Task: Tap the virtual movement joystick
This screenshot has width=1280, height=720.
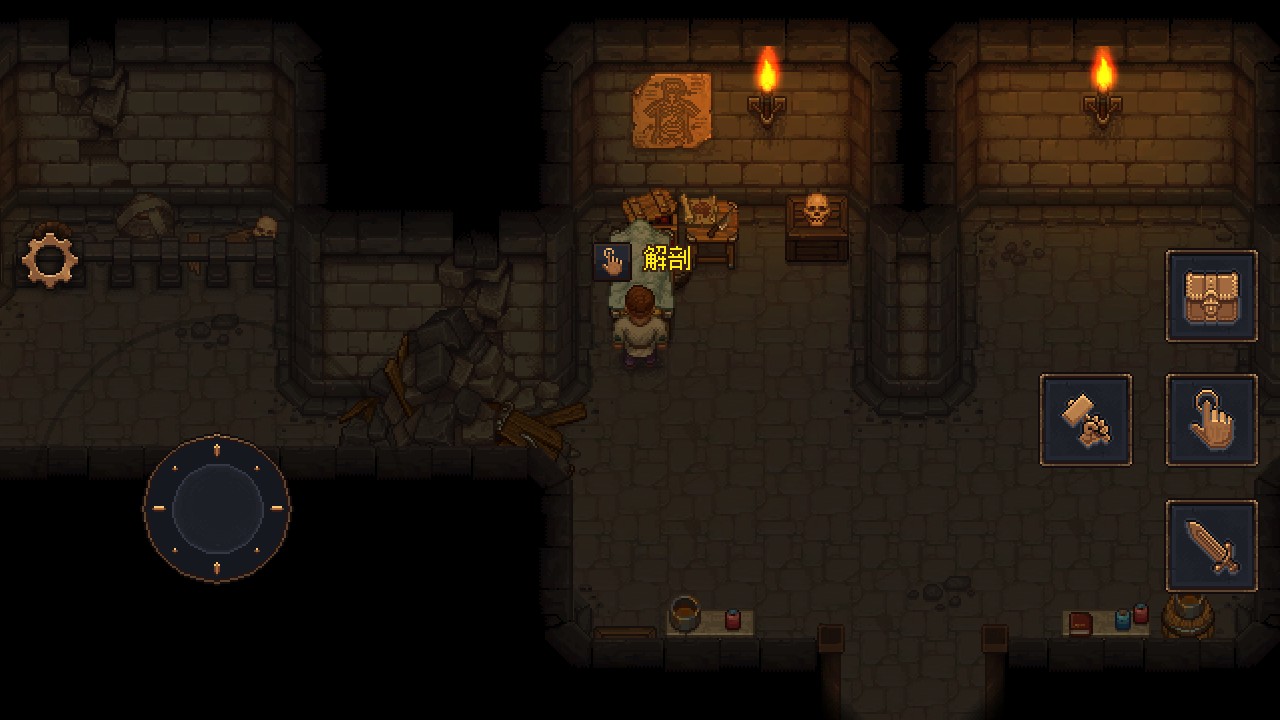Action: pos(217,508)
